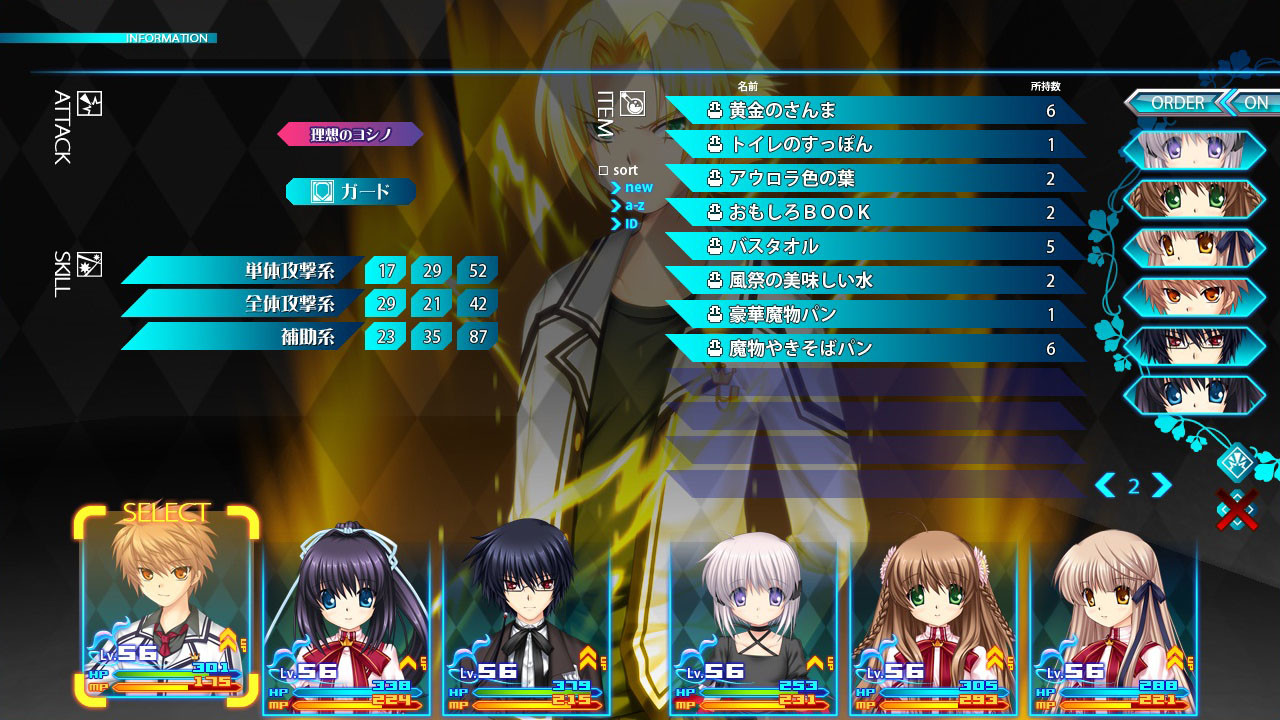Switch the ORDER toggle to ON
Image resolution: width=1280 pixels, height=720 pixels.
[x=1257, y=102]
